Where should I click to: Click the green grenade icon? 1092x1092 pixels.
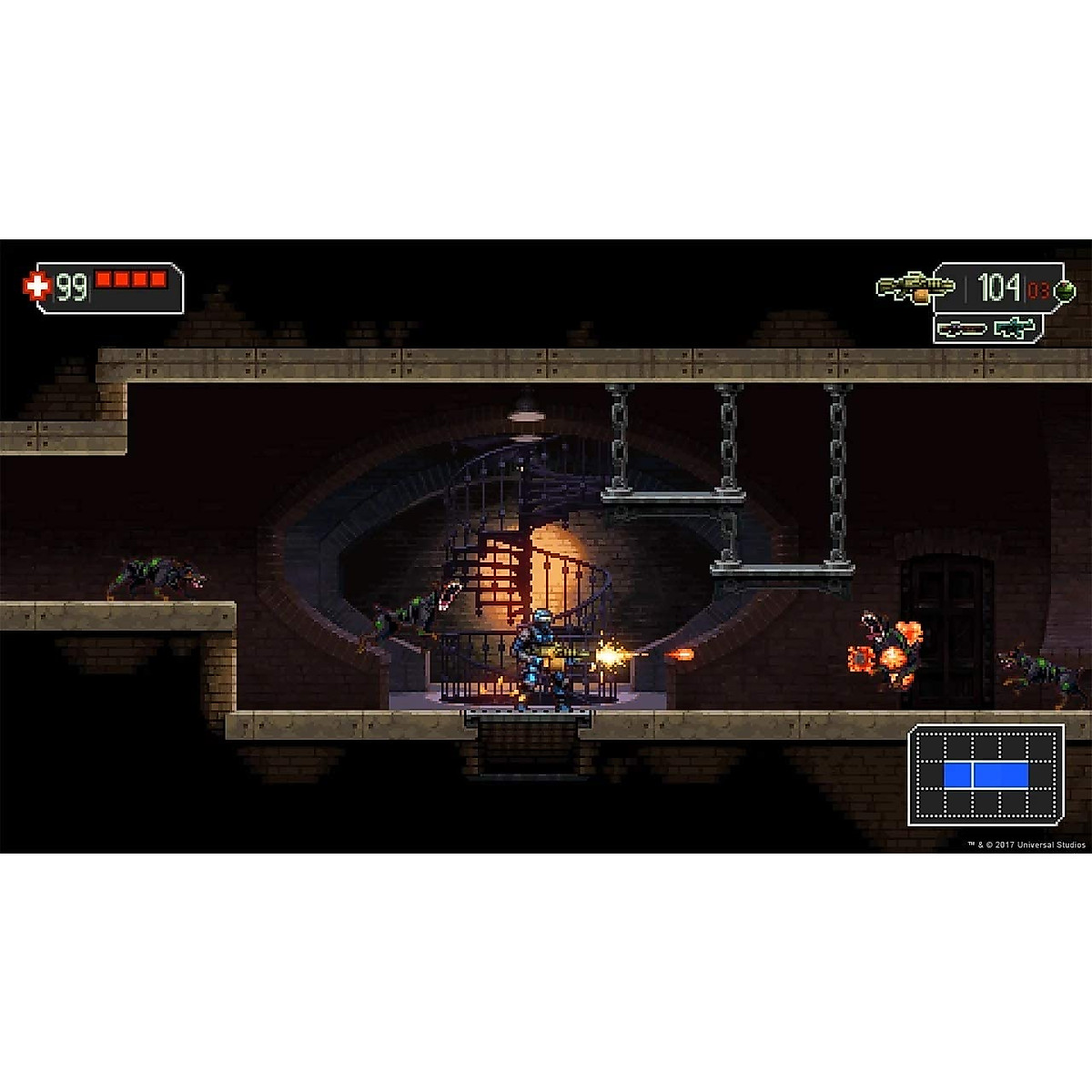coord(1063,291)
